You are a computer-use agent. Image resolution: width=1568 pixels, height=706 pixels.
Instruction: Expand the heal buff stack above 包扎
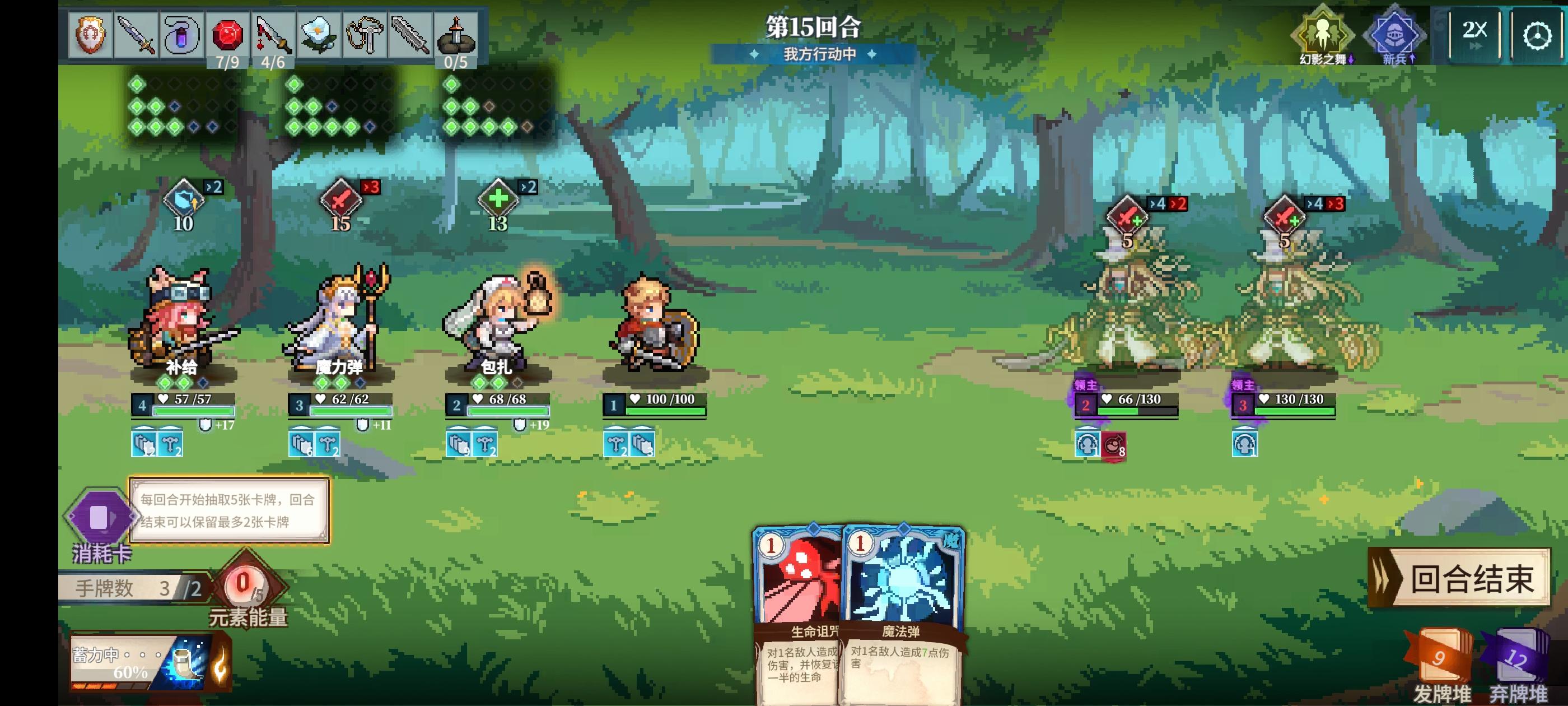498,198
